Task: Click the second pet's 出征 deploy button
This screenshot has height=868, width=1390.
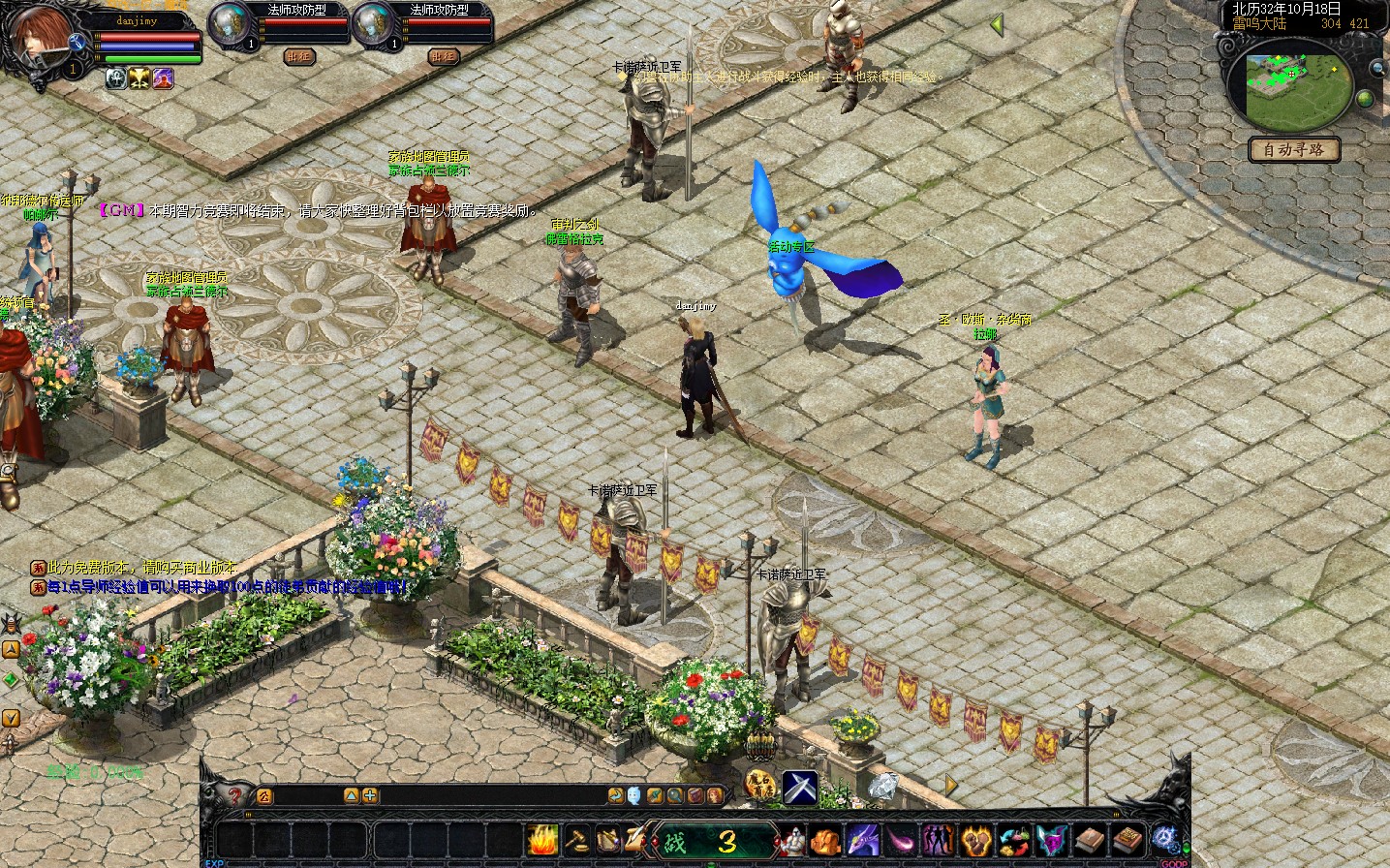Action: click(x=443, y=56)
